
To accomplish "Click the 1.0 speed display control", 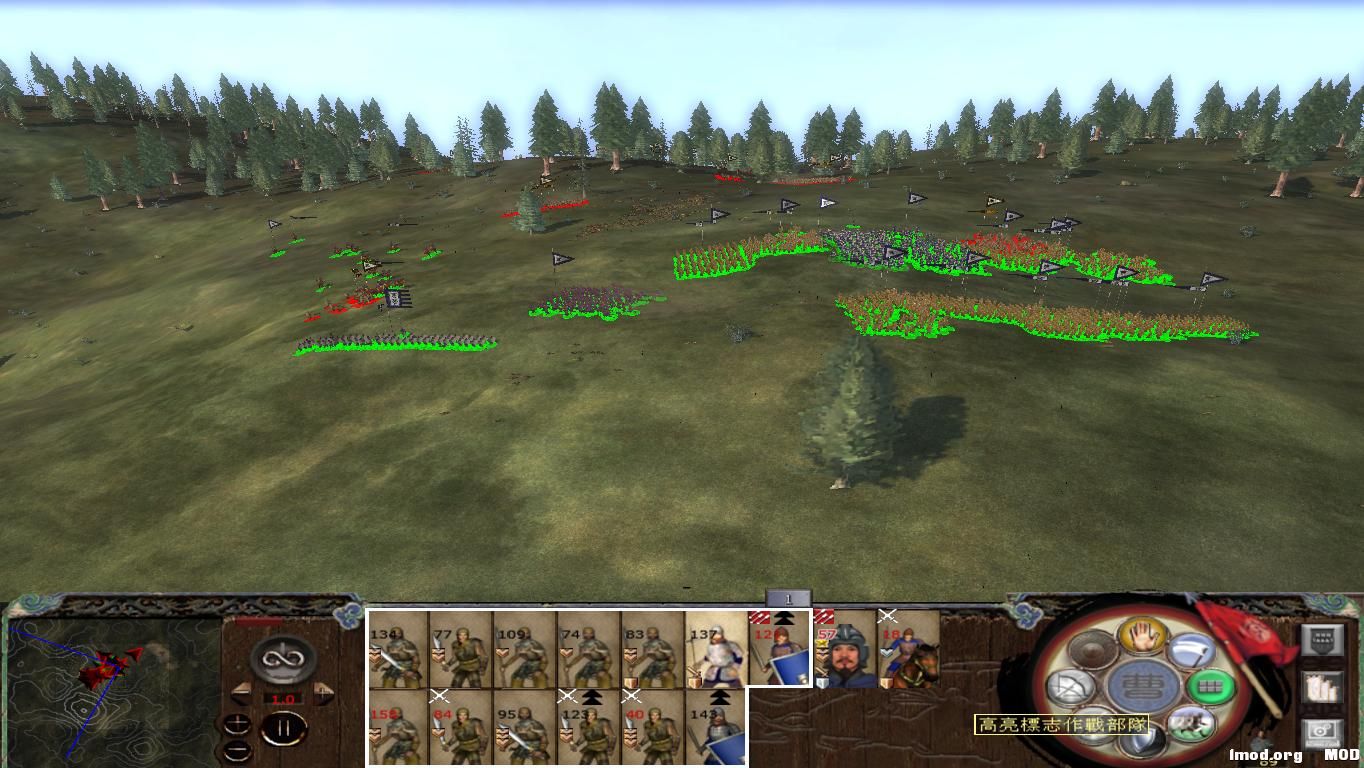I will tap(282, 698).
